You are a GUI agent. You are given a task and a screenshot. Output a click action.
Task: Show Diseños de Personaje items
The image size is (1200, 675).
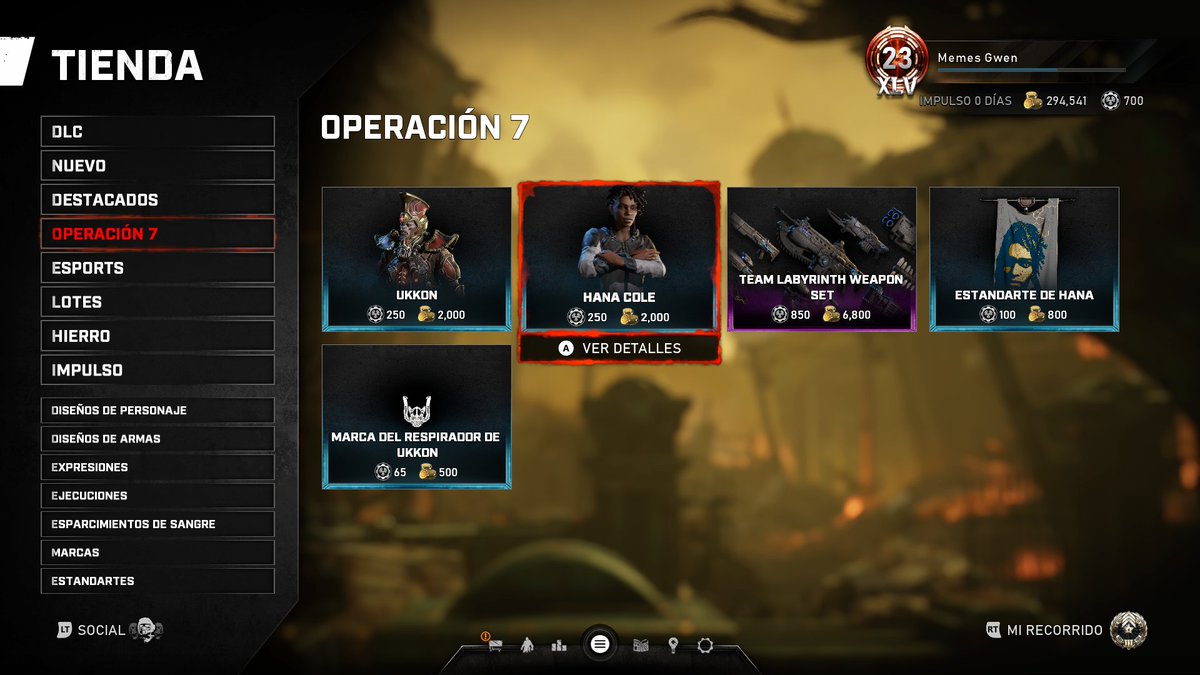coord(157,410)
